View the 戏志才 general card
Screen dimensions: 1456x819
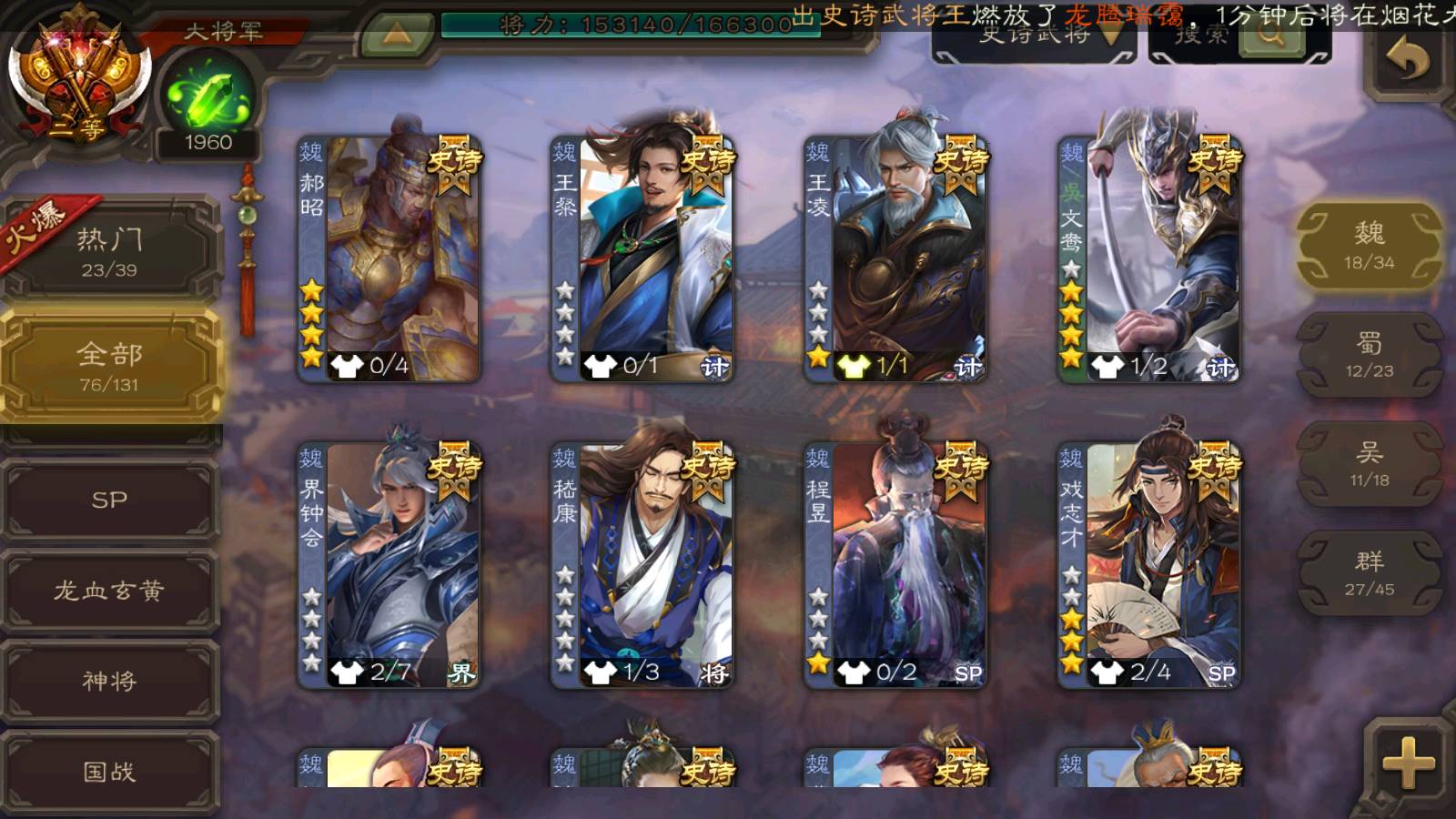pyautogui.click(x=1149, y=564)
